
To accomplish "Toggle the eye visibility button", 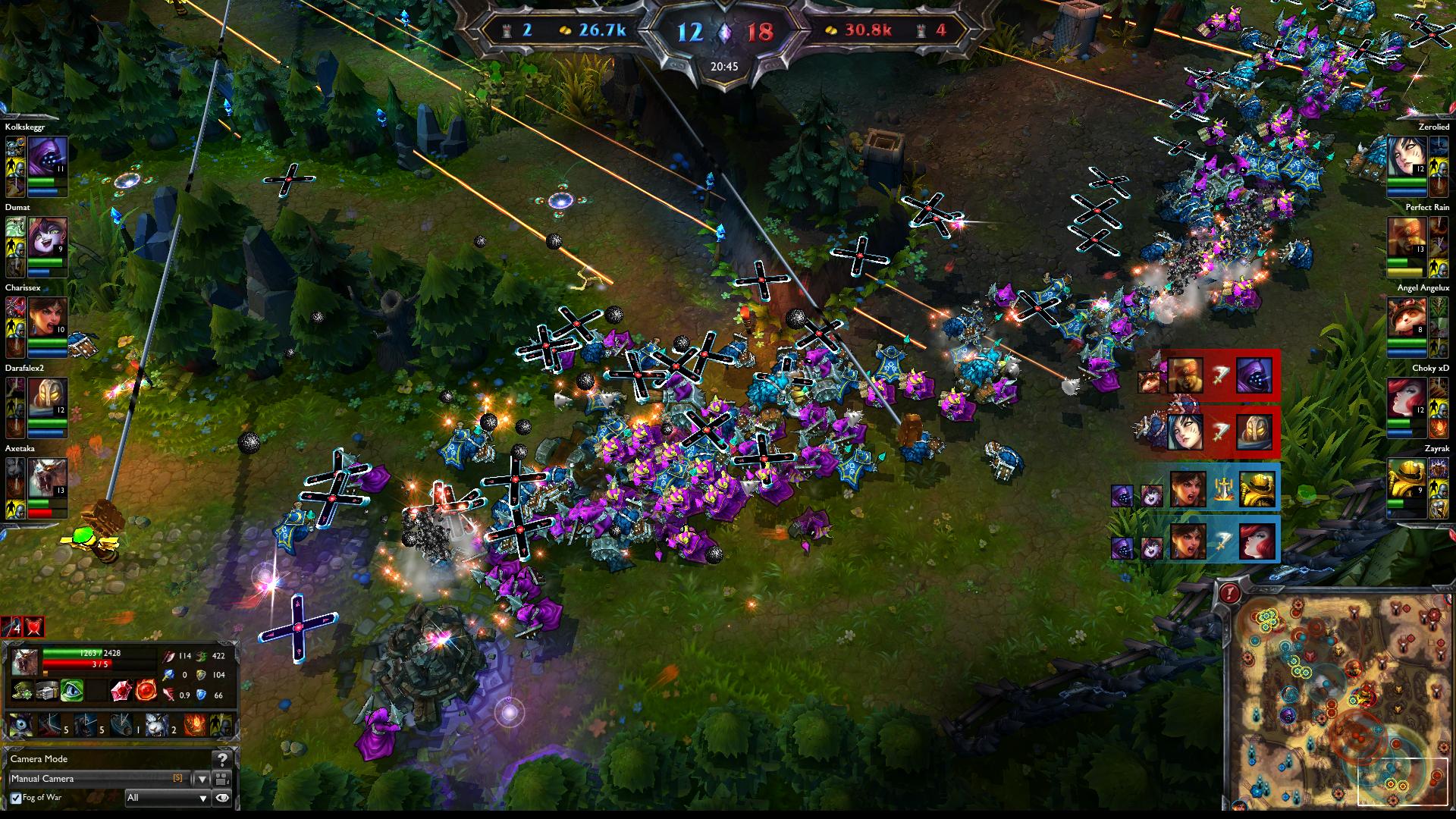I will (222, 798).
